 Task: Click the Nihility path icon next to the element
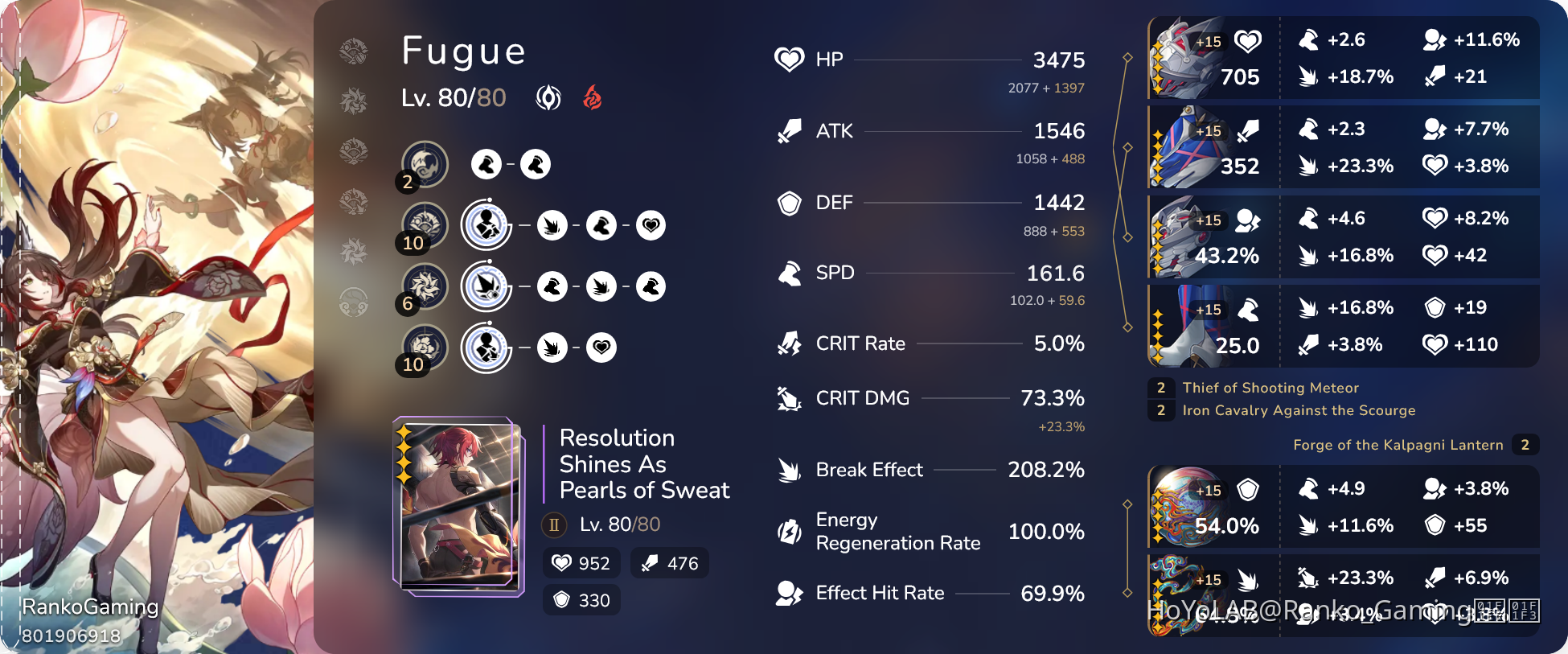click(548, 97)
